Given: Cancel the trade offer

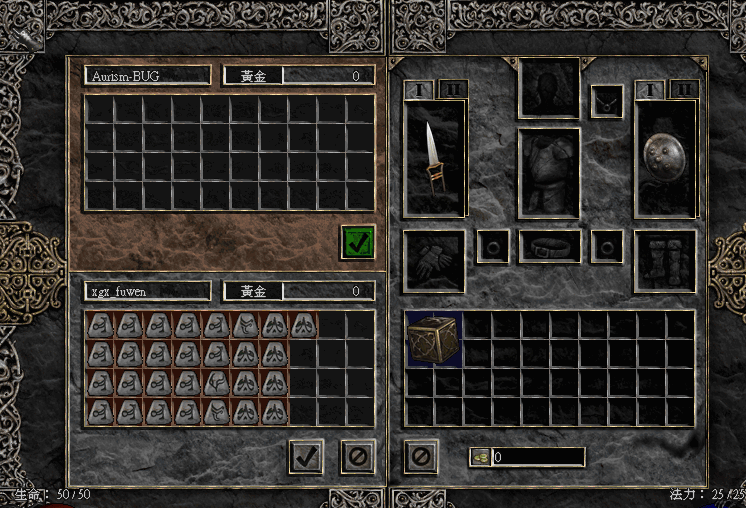Looking at the screenshot, I should [358, 456].
